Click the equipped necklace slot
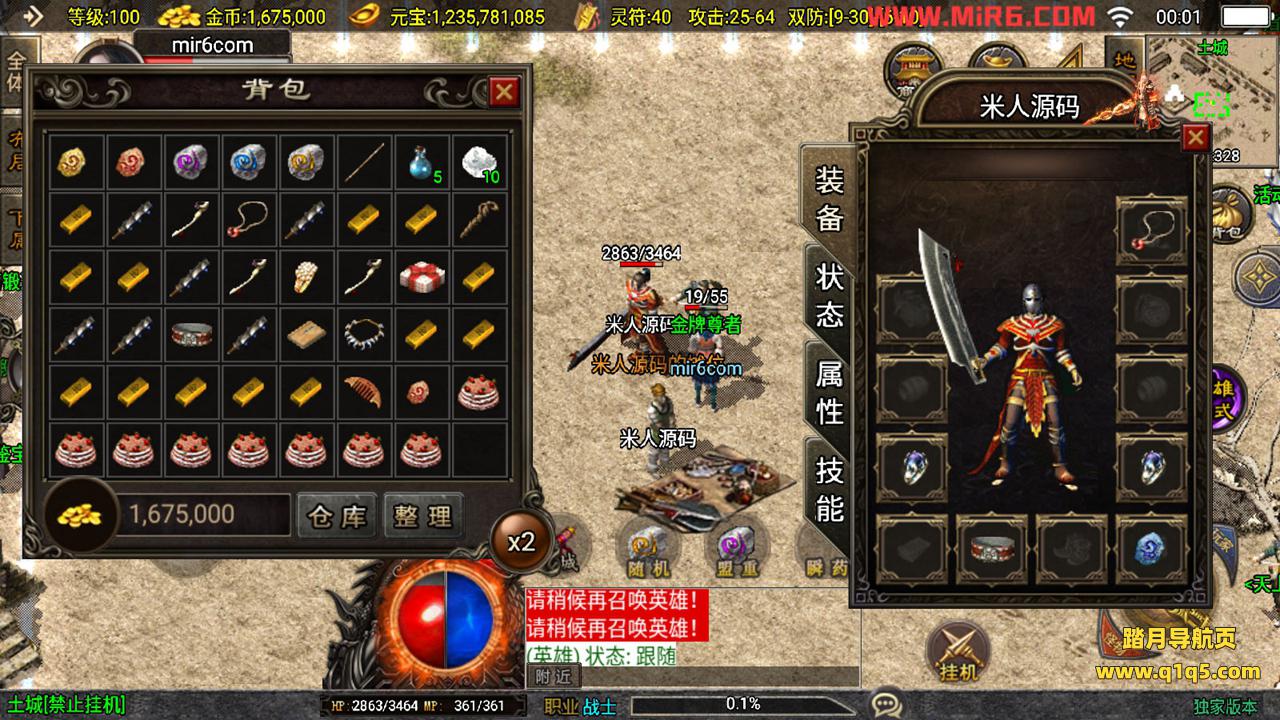Image resolution: width=1280 pixels, height=720 pixels. coord(1151,231)
